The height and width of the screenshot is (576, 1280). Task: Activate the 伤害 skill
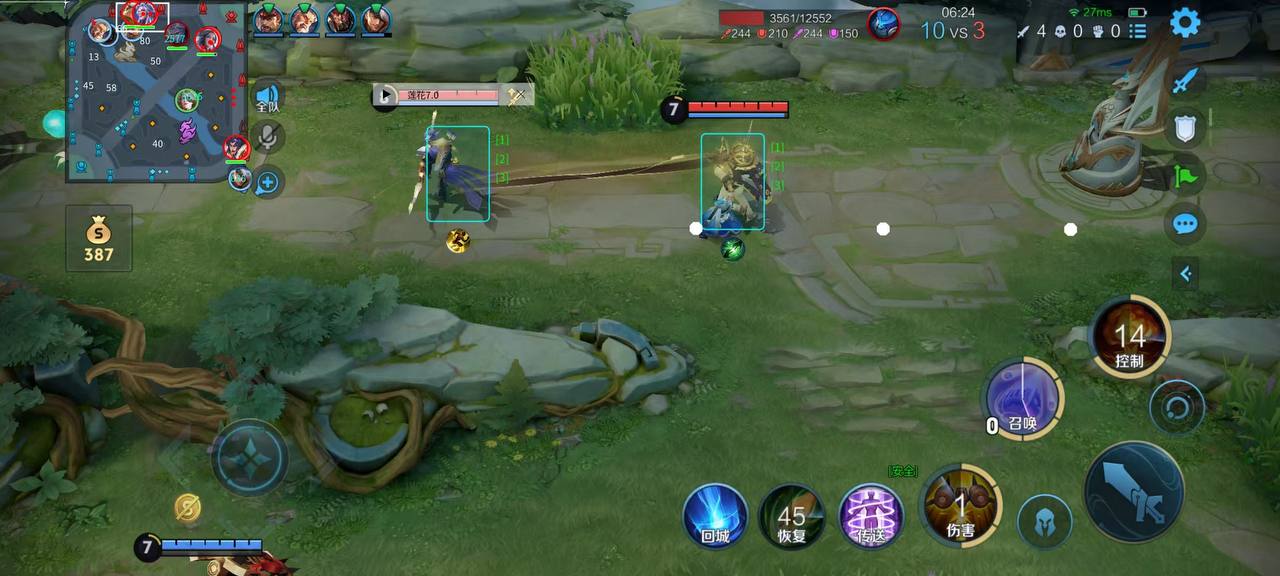[961, 505]
